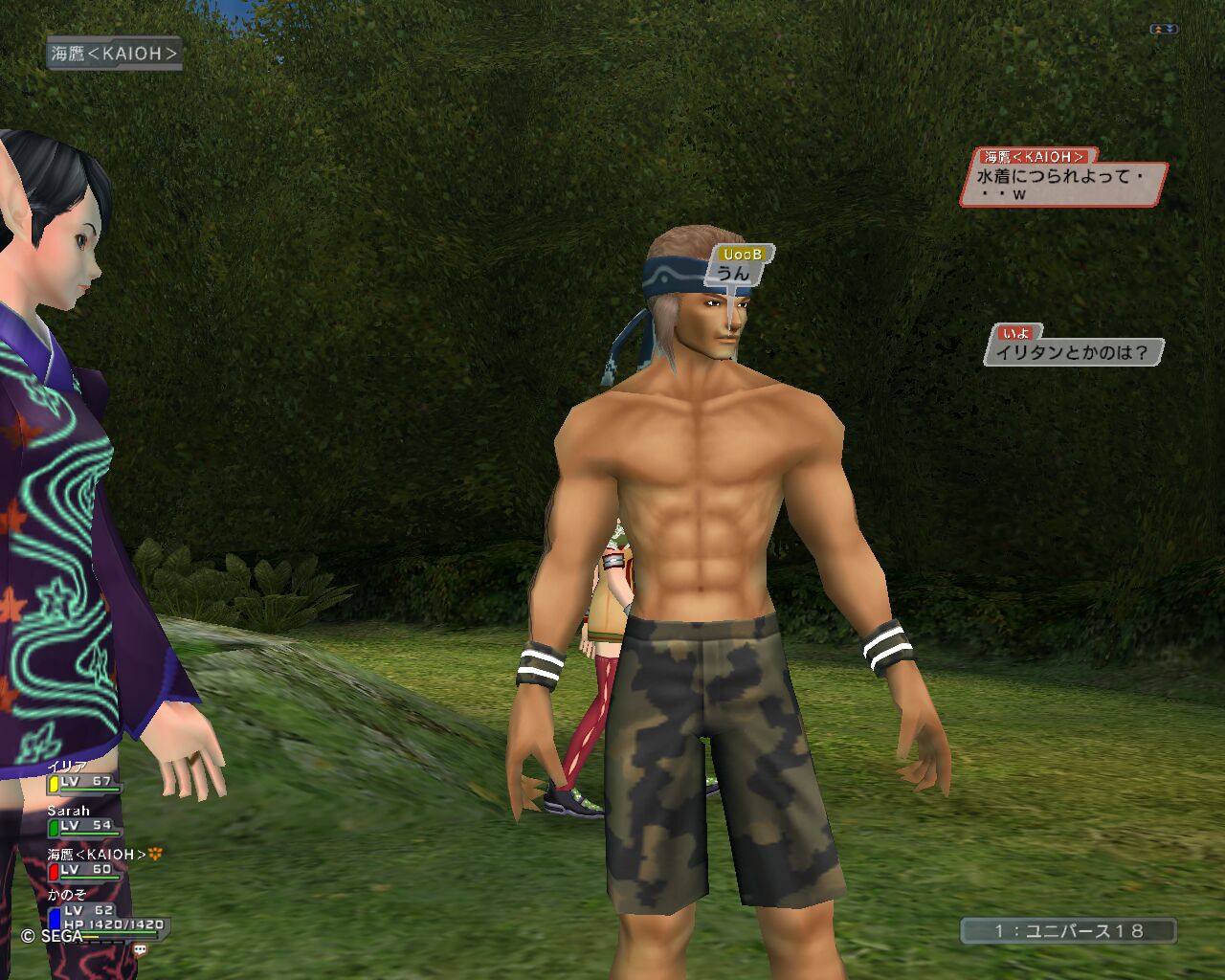
Task: Select party member イリア in the party list
Action: (82, 776)
